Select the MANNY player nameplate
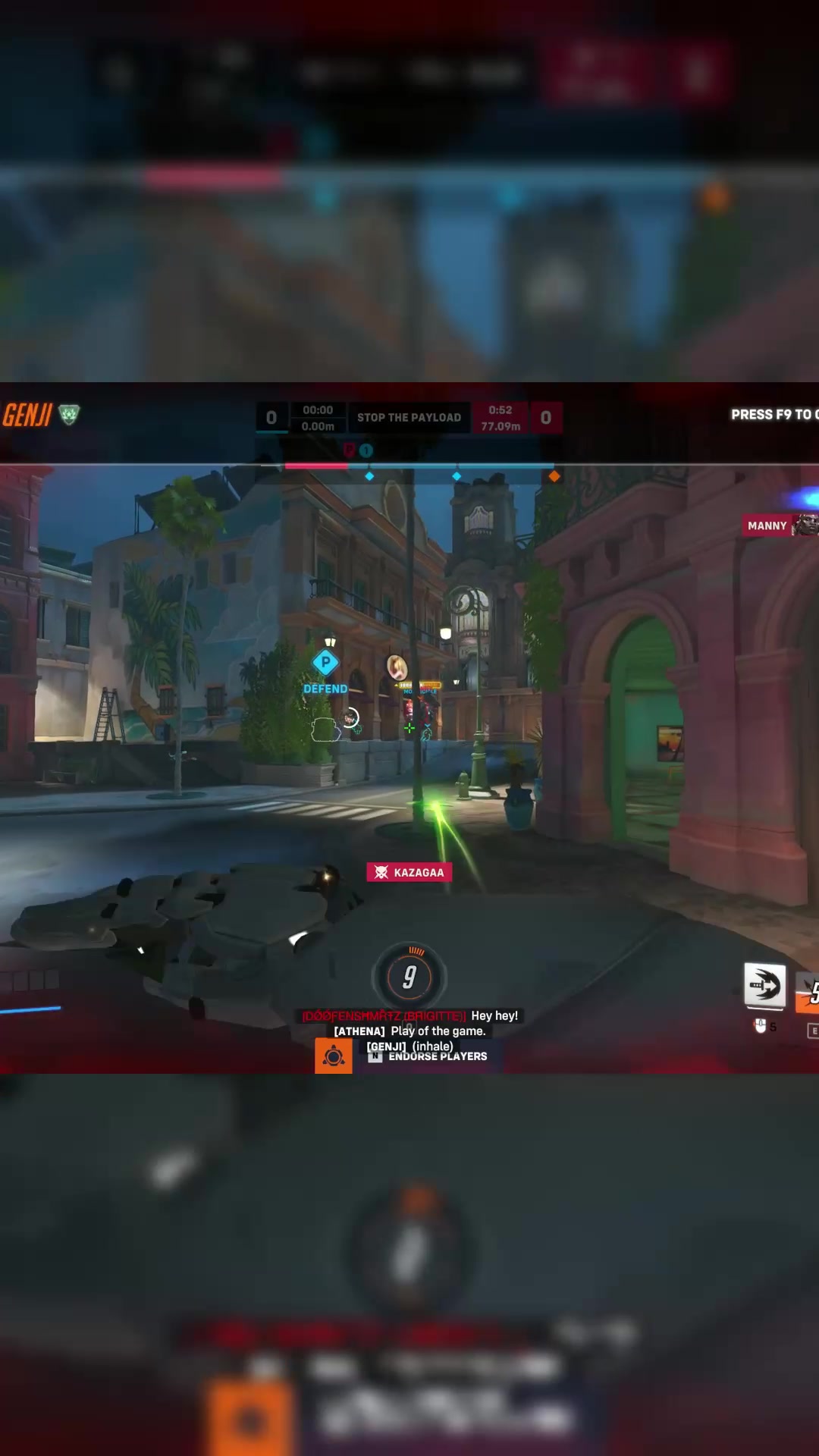 coord(767,526)
